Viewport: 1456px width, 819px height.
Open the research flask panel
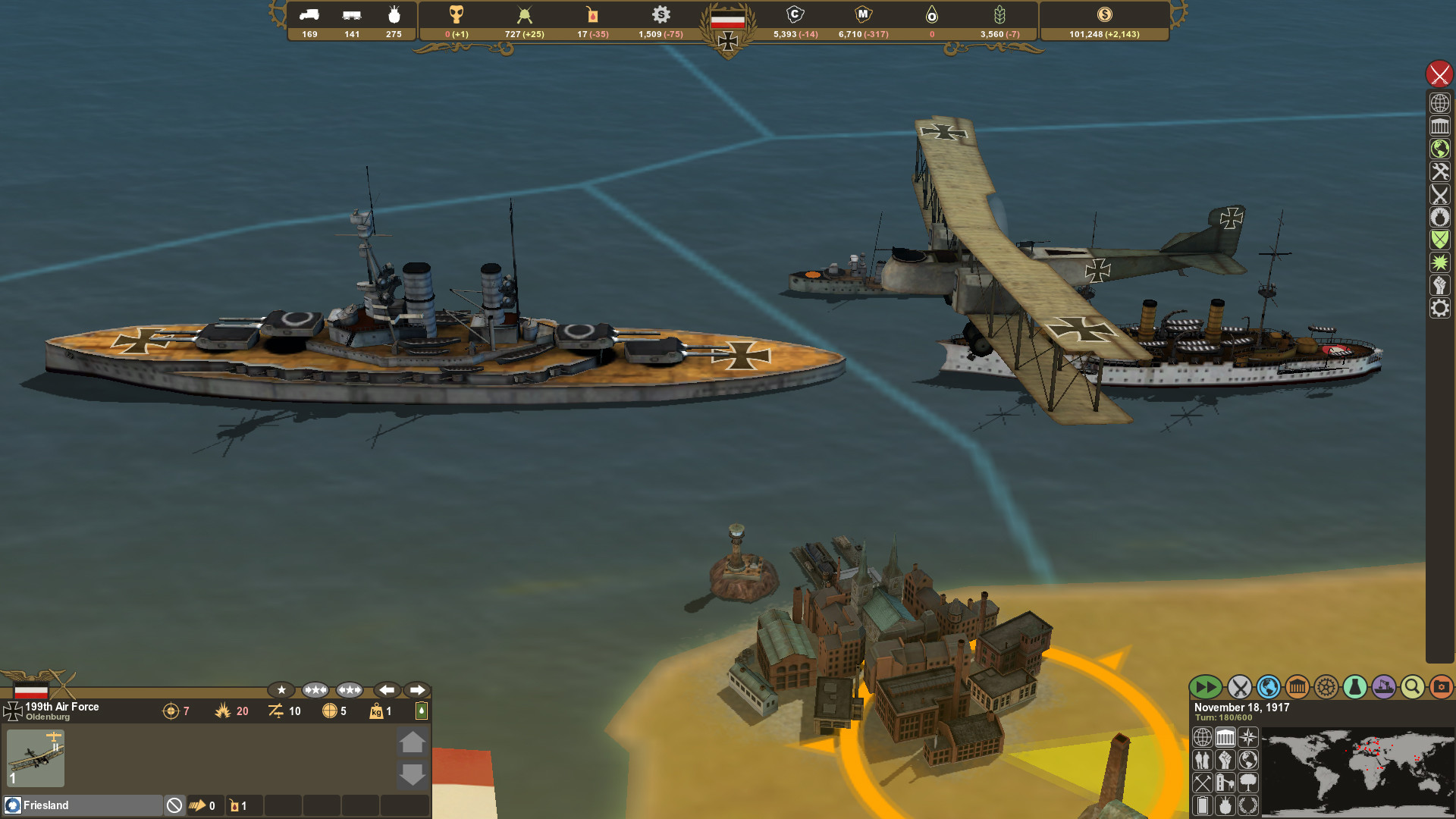[x=1354, y=687]
